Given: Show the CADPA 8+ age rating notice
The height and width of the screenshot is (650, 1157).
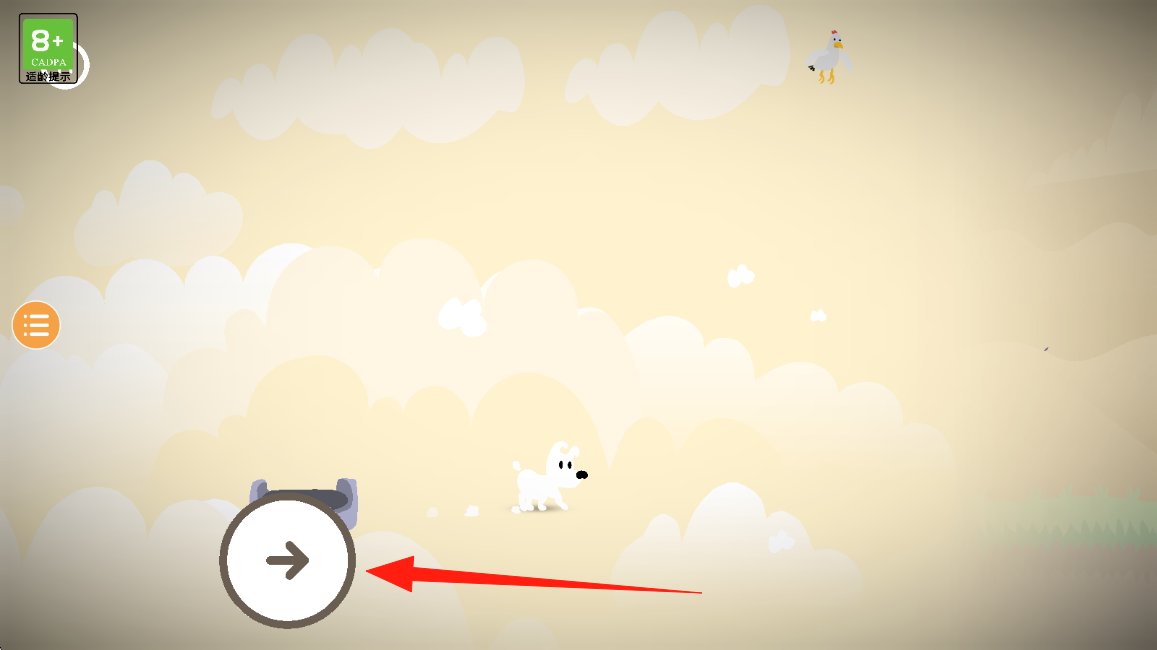Looking at the screenshot, I should [48, 48].
